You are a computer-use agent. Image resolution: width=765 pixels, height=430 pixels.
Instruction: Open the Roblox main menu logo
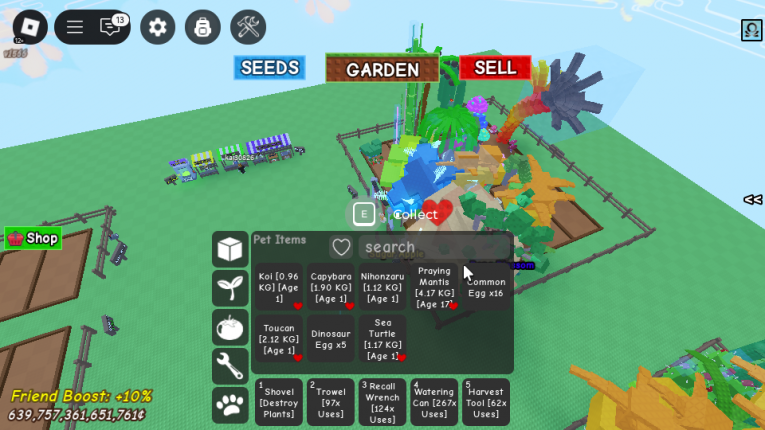click(x=29, y=27)
